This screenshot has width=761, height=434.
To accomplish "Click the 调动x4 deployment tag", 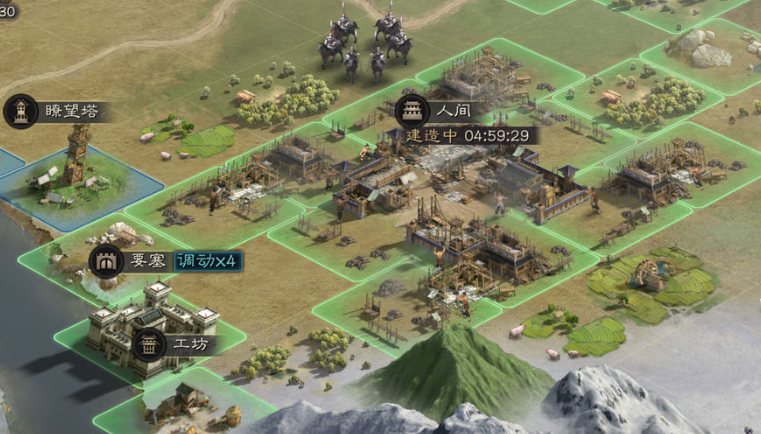I will point(207,261).
